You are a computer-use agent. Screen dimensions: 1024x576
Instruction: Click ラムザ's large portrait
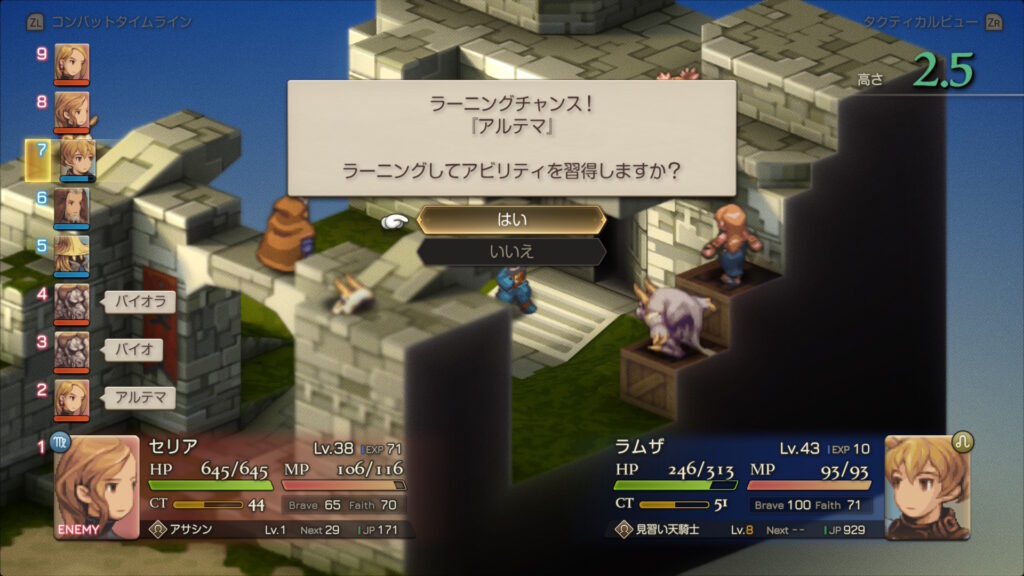click(x=927, y=487)
